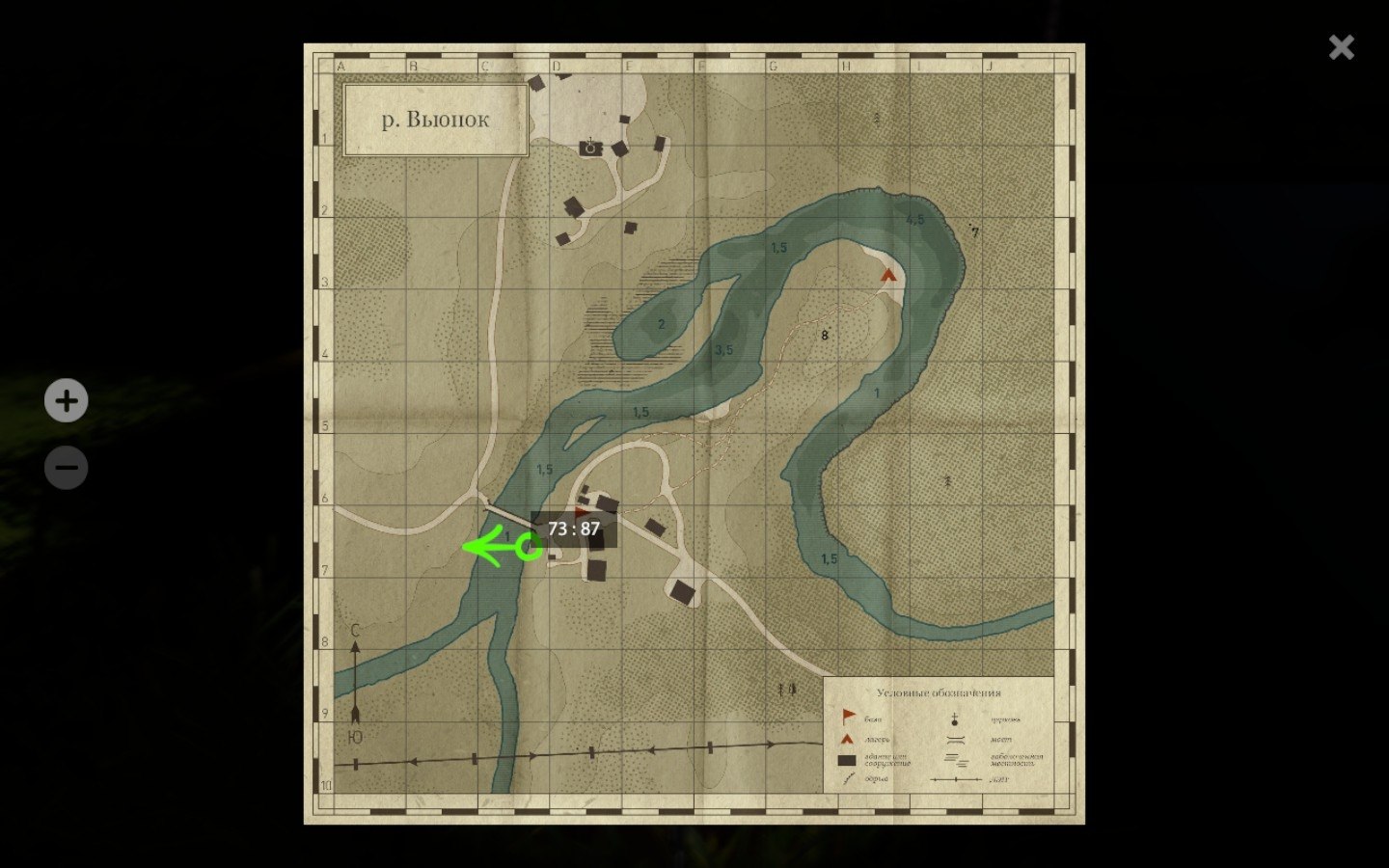Click the Условные обозначения legend header
Screen dimensions: 1389x868
coord(939,692)
